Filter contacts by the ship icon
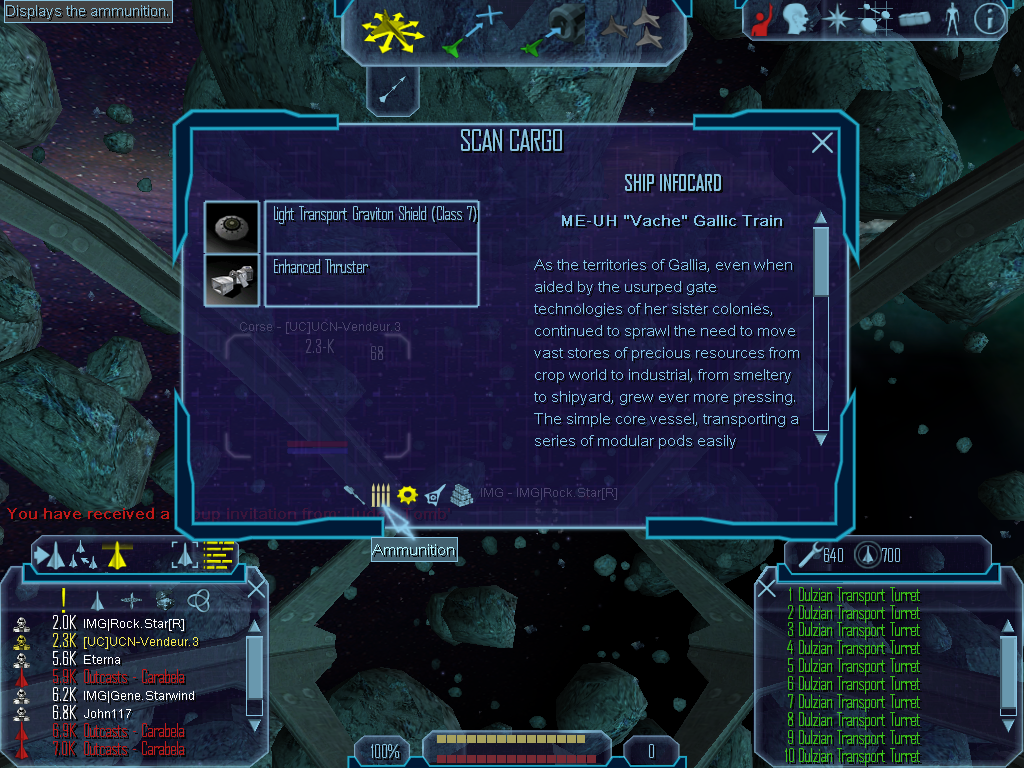This screenshot has height=768, width=1024. pos(98,600)
